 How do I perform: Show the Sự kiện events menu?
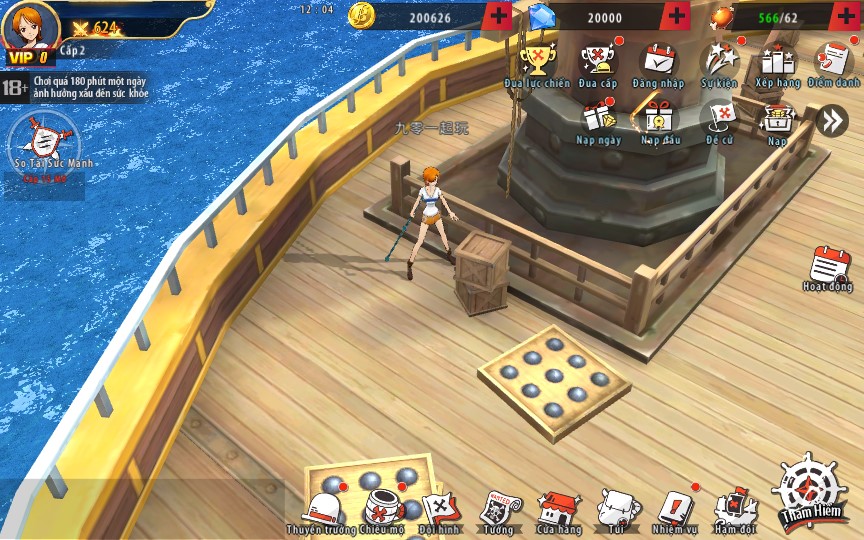(x=718, y=62)
